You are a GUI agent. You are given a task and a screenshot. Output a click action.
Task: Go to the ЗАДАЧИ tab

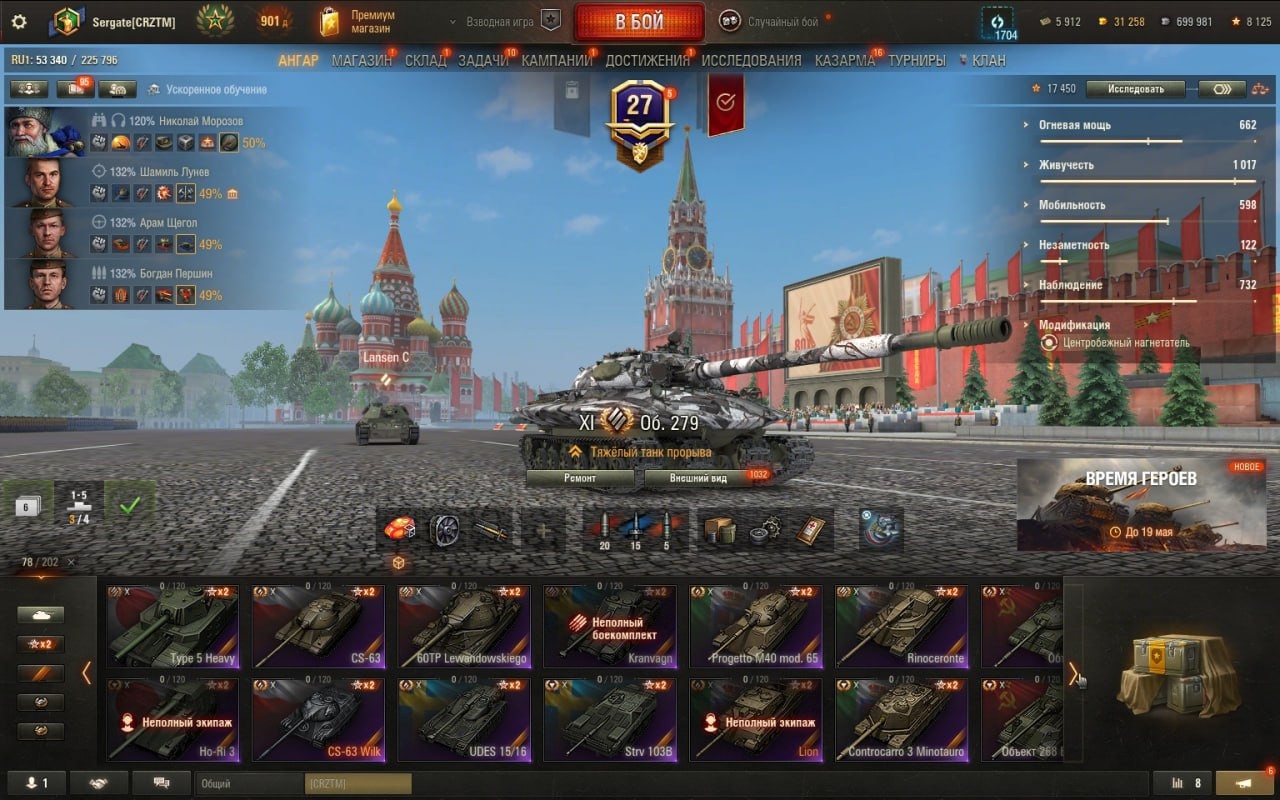pos(483,60)
